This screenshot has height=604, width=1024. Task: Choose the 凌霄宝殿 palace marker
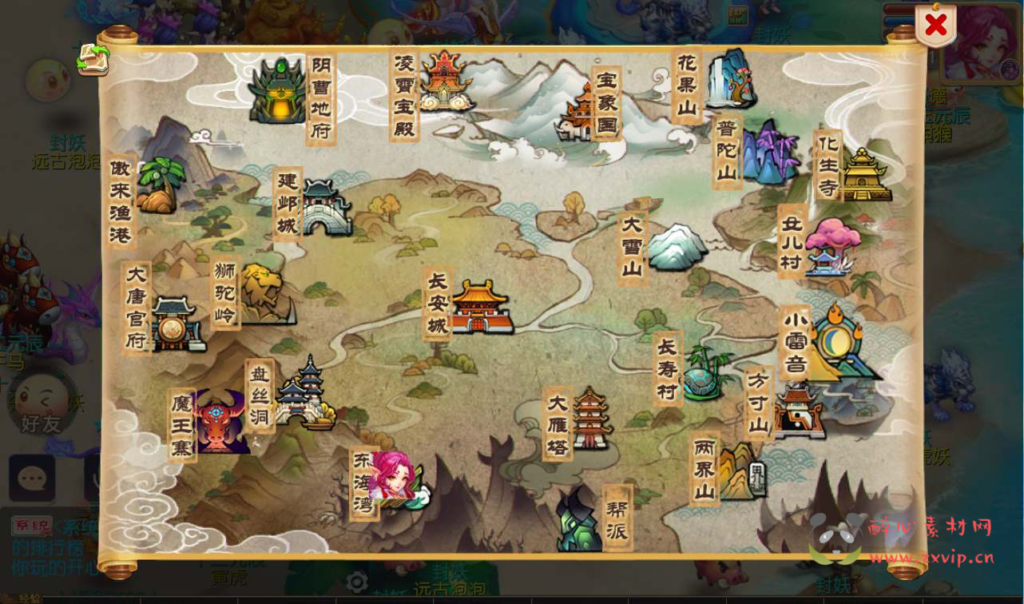tap(445, 82)
